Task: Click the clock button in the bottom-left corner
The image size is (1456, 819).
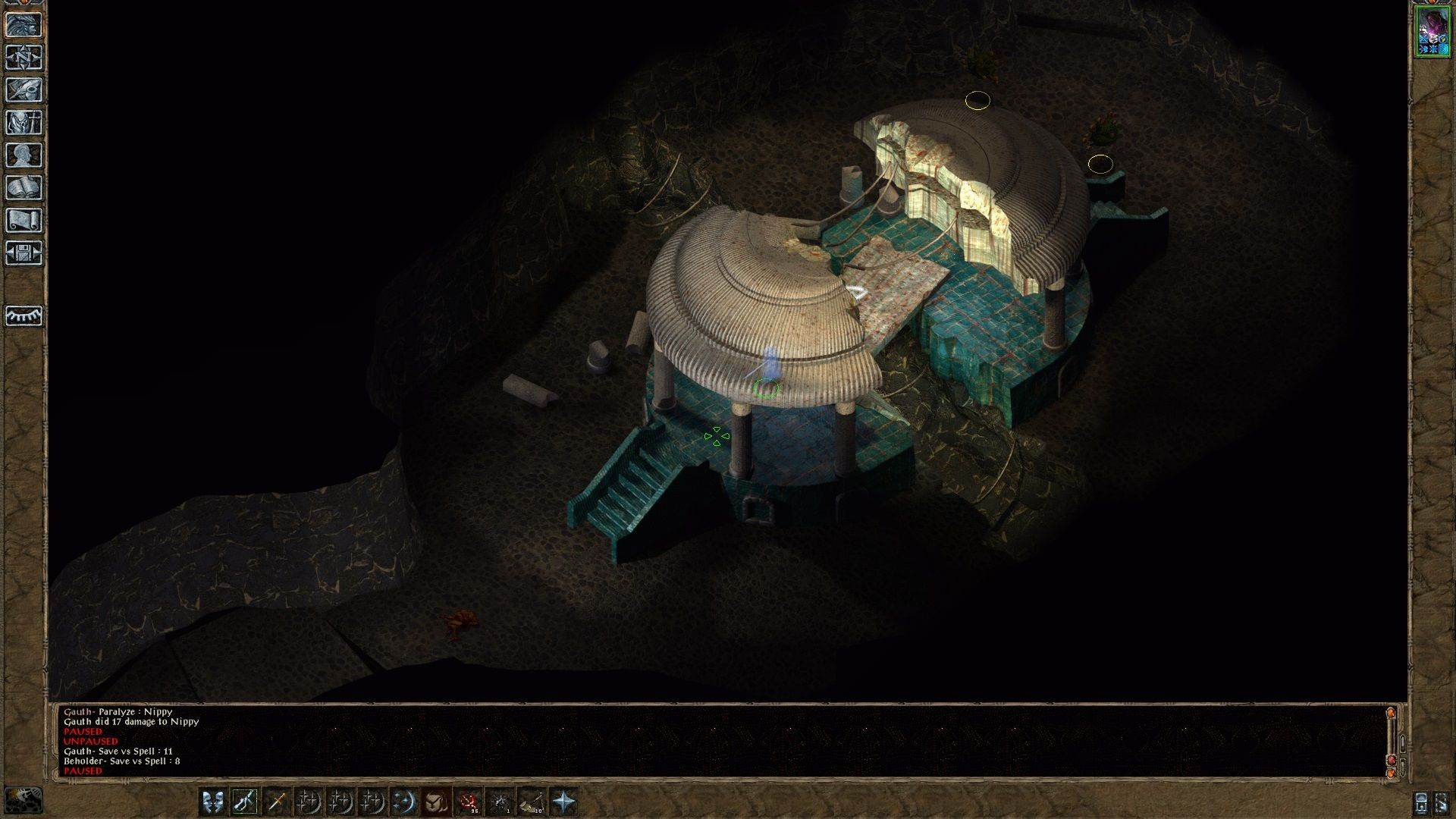Action: [24, 801]
